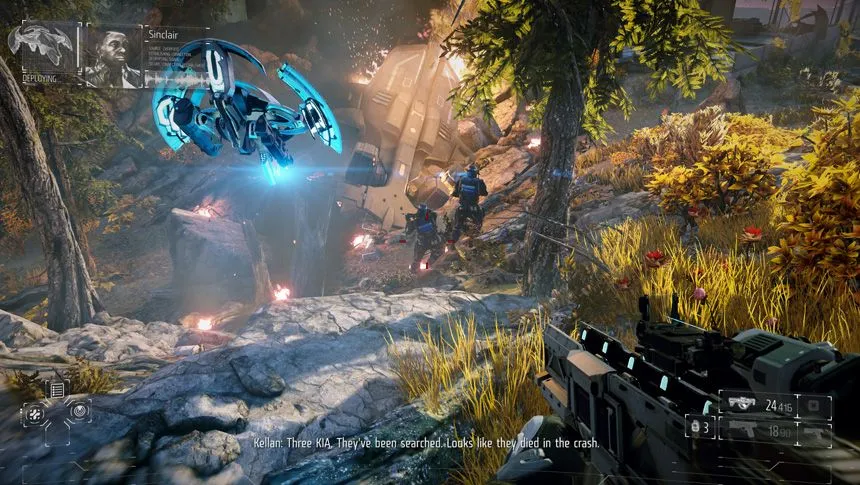Switch to the secondary pistol weapon slot
Viewport: 860px width, 485px height.
coord(741,431)
